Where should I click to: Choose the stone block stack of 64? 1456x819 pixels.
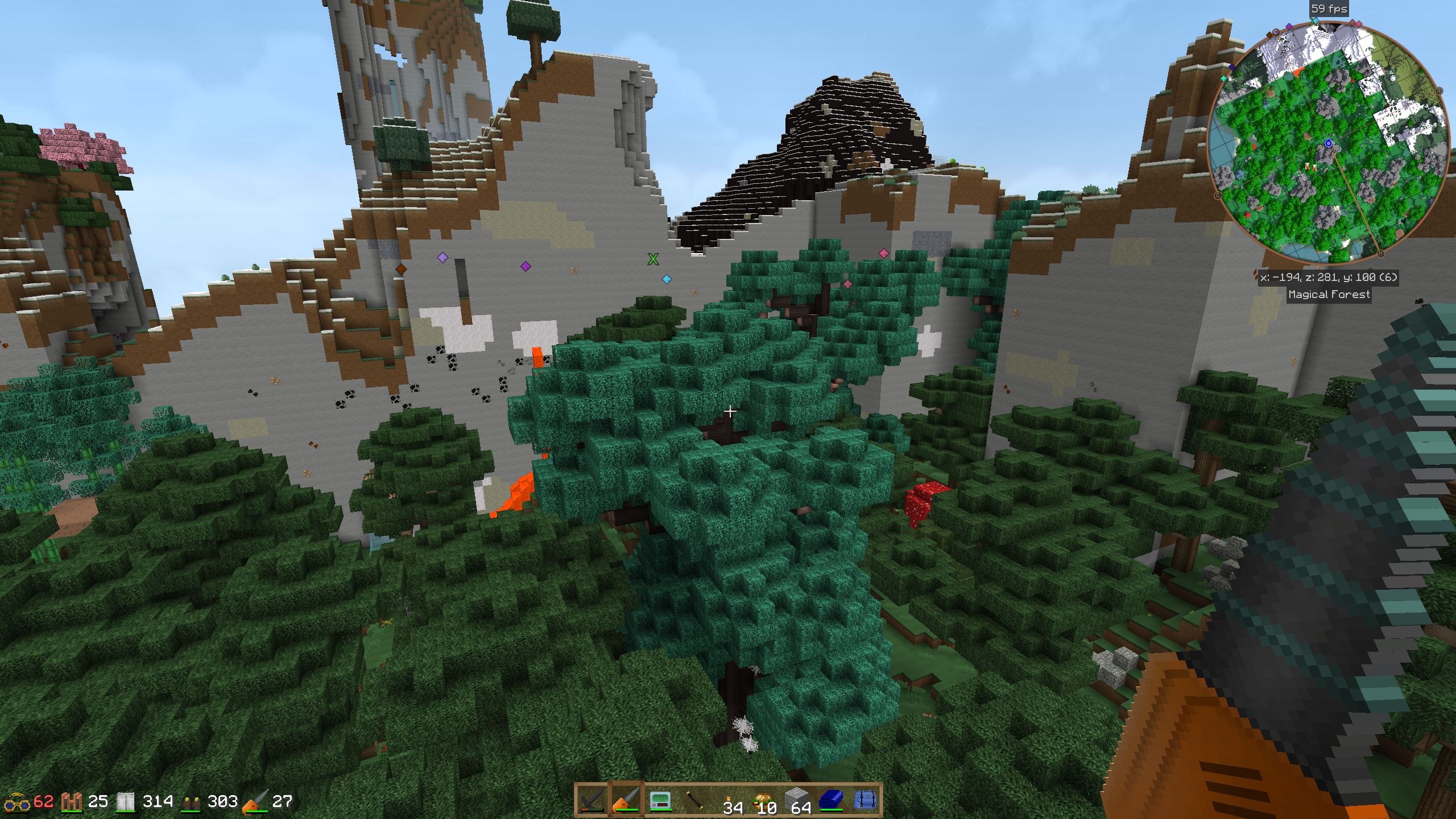[x=797, y=801]
